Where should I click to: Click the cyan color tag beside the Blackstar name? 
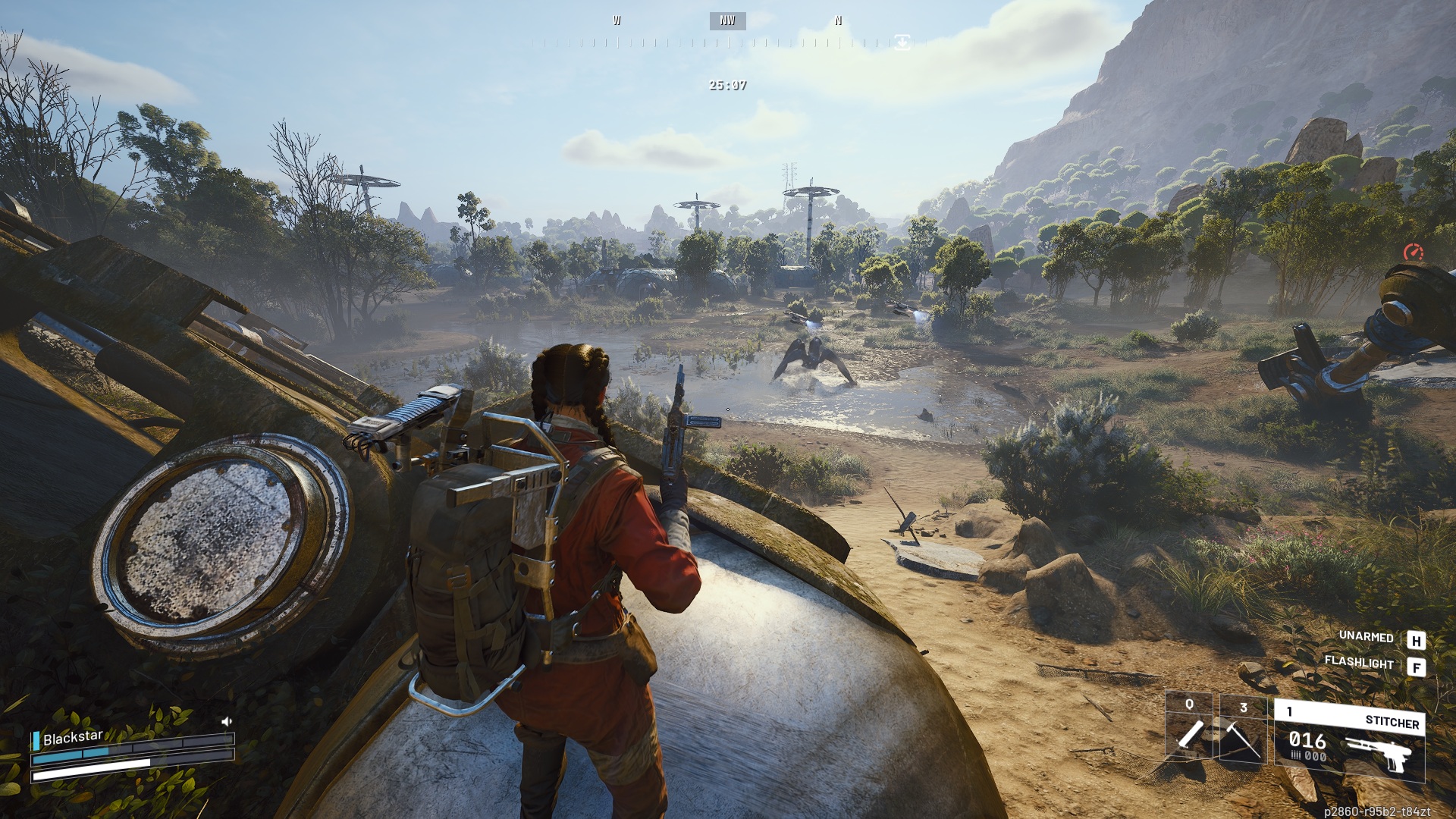click(x=36, y=741)
